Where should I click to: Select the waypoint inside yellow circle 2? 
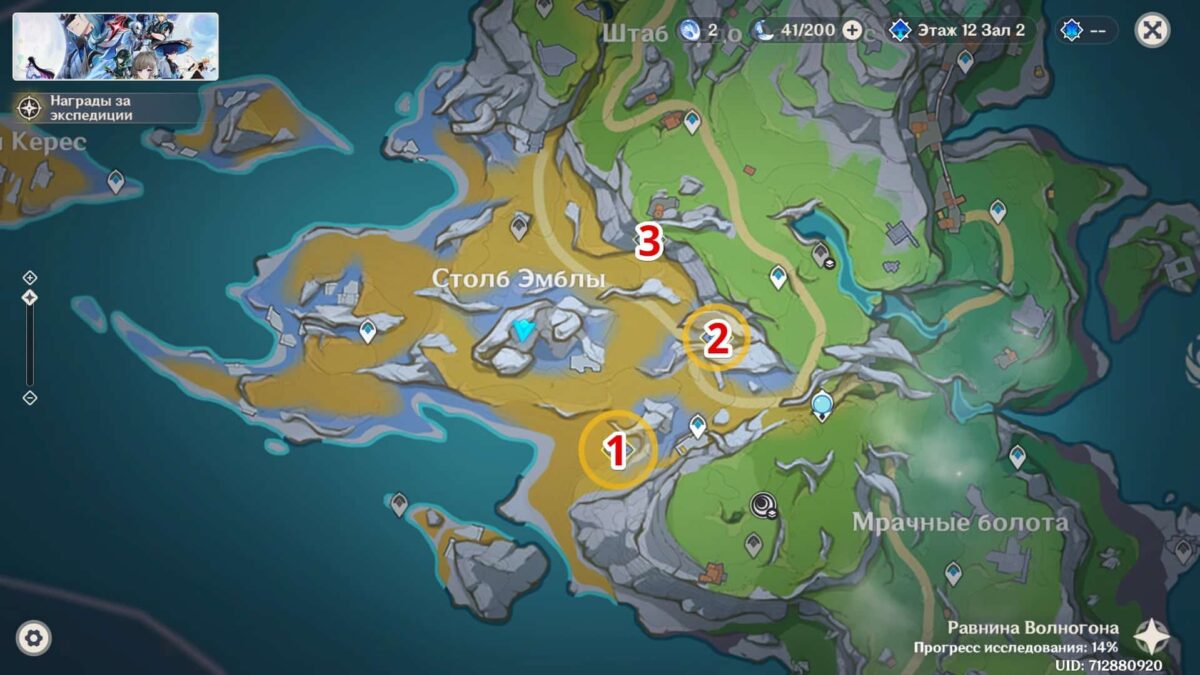pyautogui.click(x=715, y=338)
